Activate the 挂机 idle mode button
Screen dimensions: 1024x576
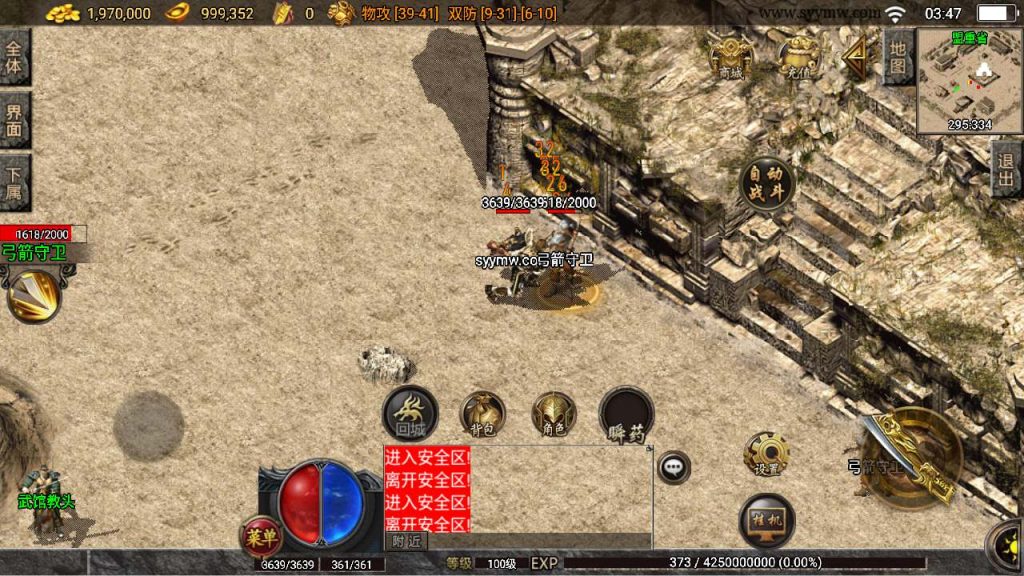click(x=767, y=520)
